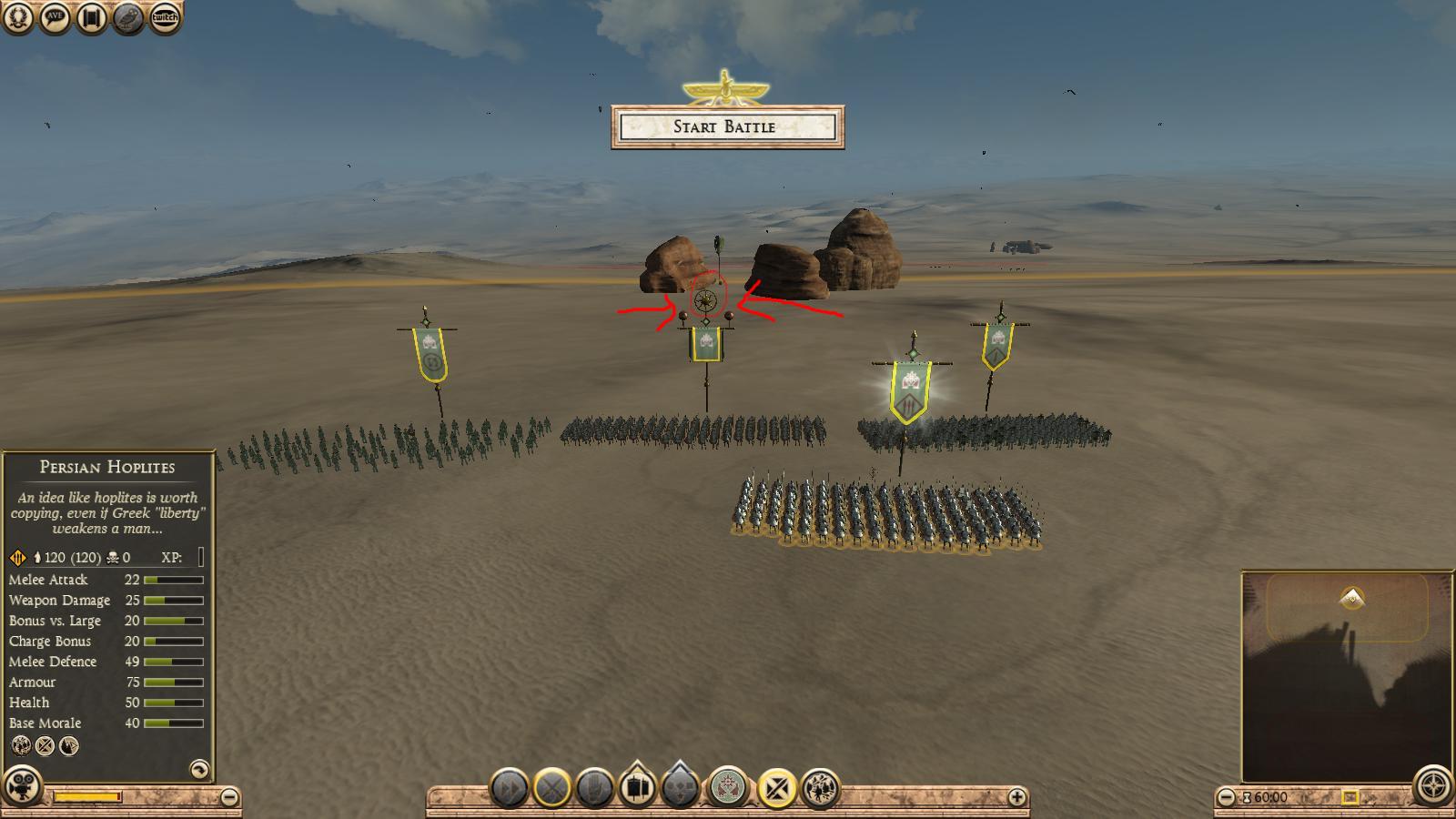Open the laurel wreath menu button

pos(19,17)
